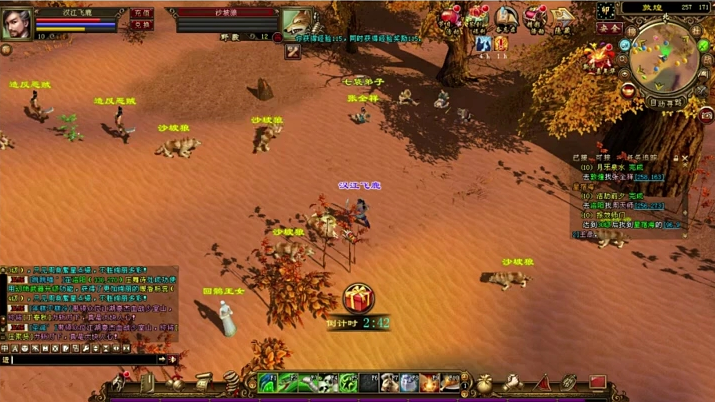Open the red screen system icon

pyautogui.click(x=596, y=383)
